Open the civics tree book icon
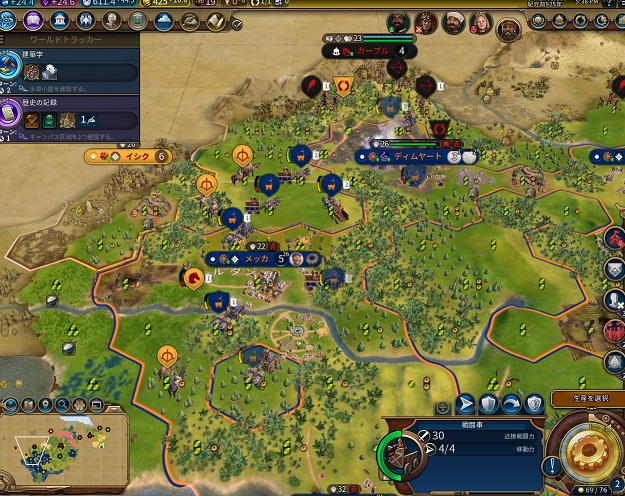 click(x=35, y=21)
